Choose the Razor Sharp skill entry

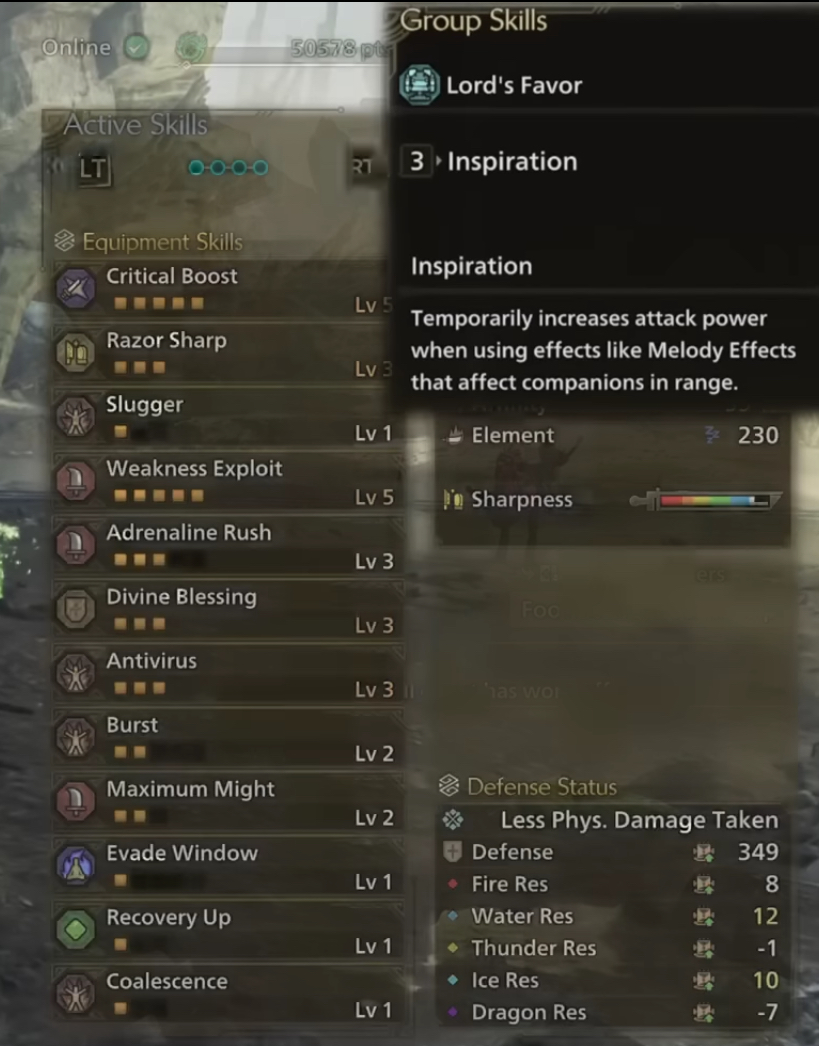coord(228,352)
